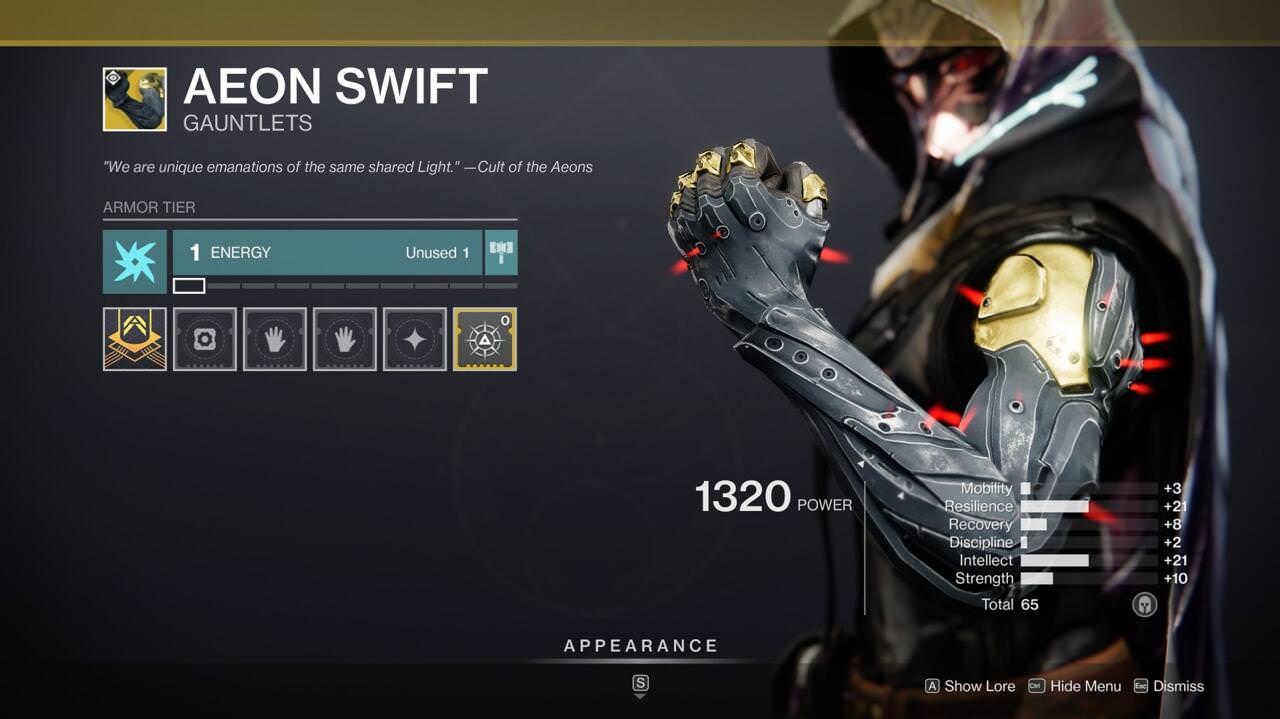Click the hammer upgrade energy button
The image size is (1280, 719).
tap(501, 252)
